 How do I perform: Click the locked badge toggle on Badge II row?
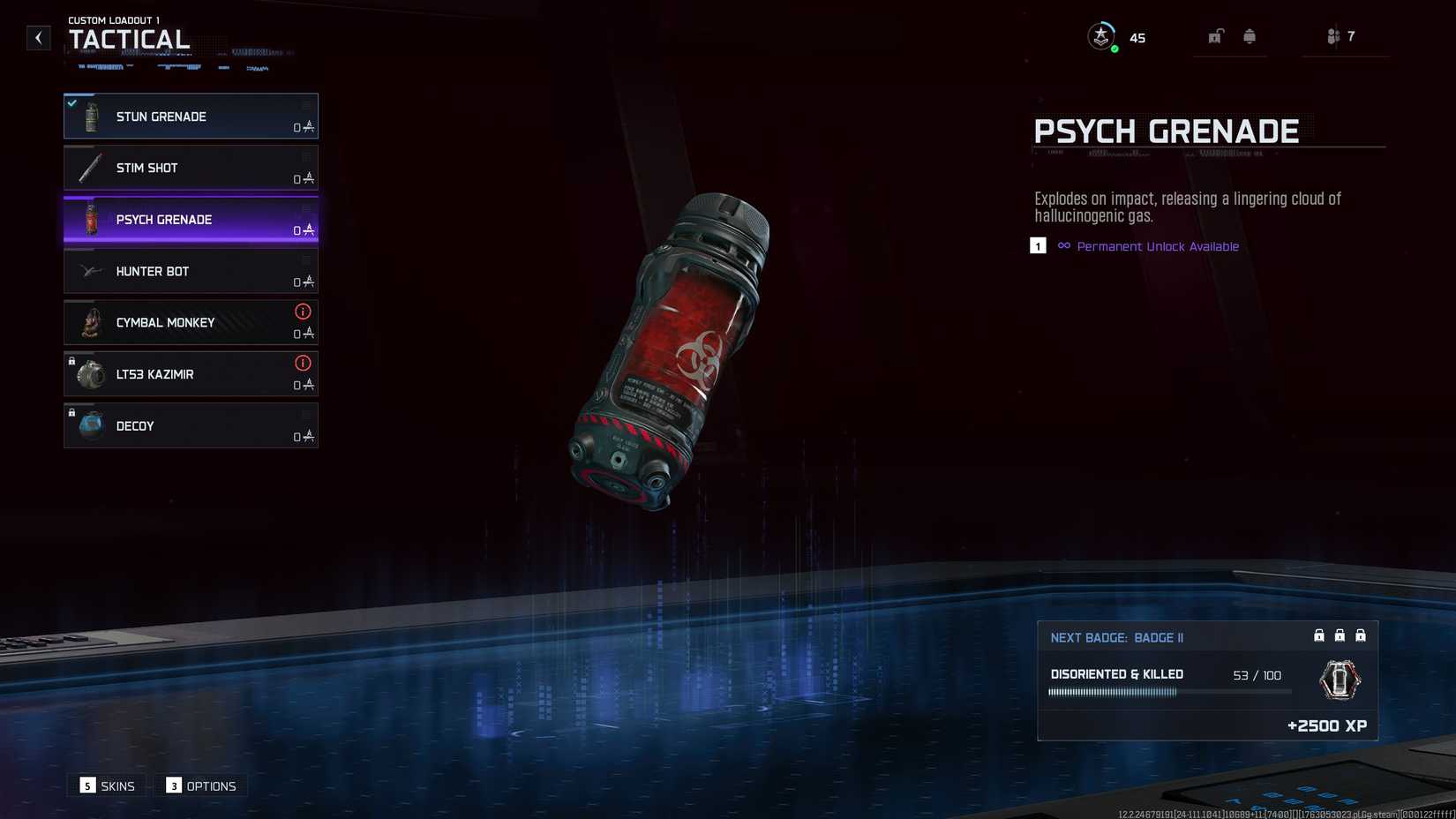pyautogui.click(x=1319, y=635)
